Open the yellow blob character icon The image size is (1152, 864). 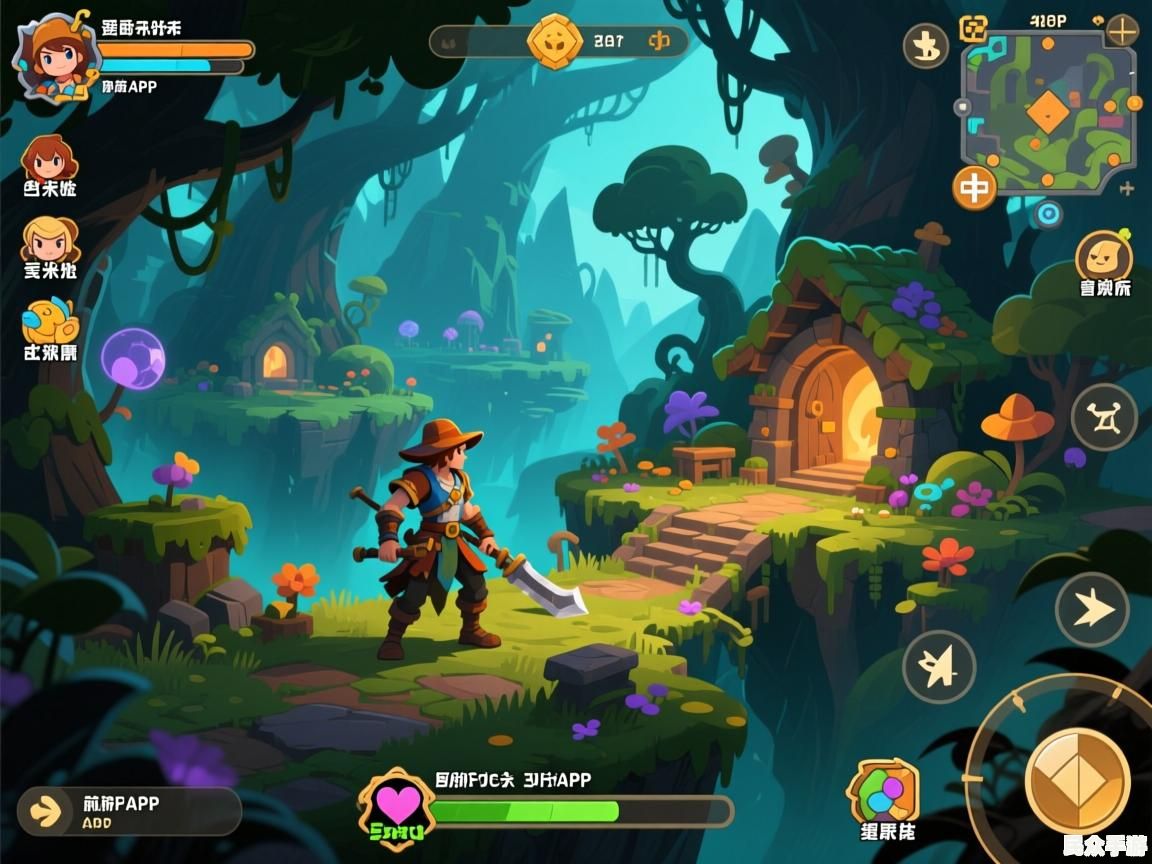tap(1104, 256)
